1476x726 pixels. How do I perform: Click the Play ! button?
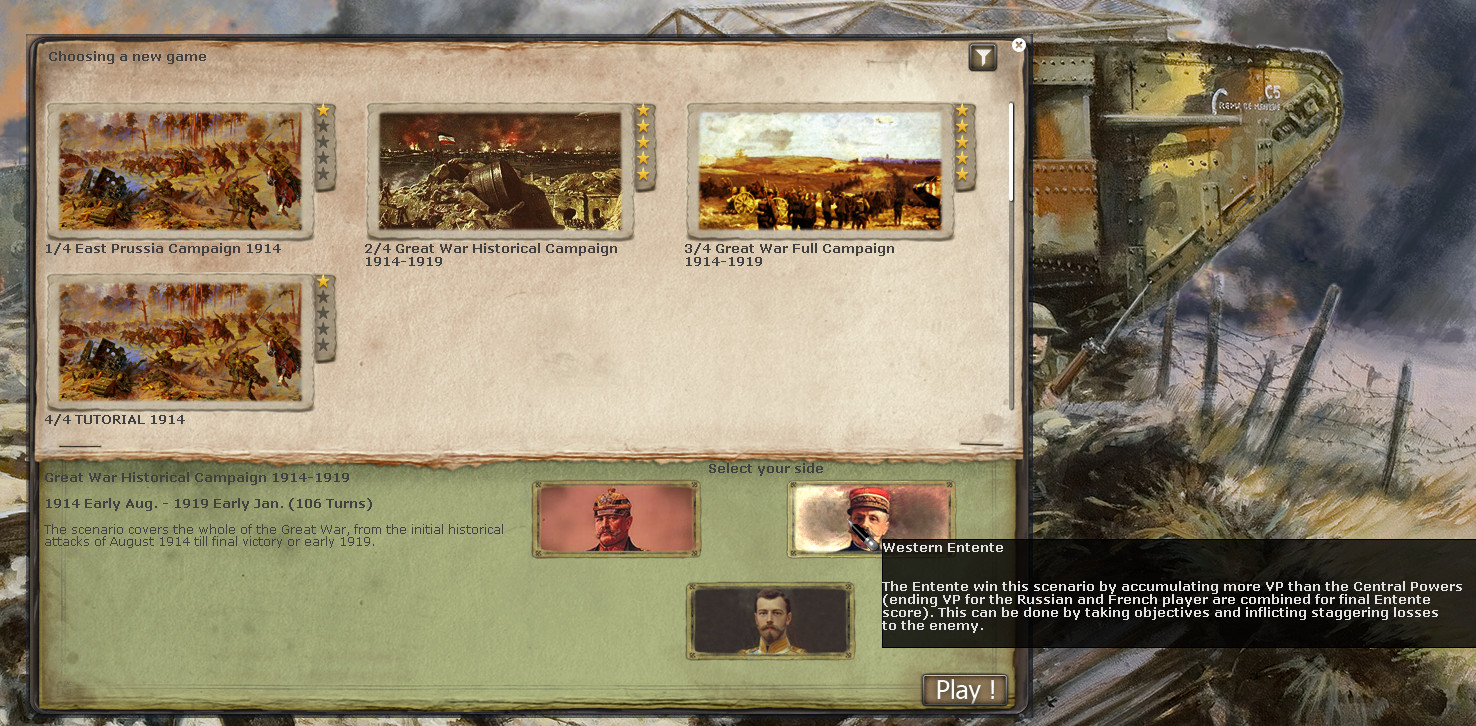(x=964, y=690)
